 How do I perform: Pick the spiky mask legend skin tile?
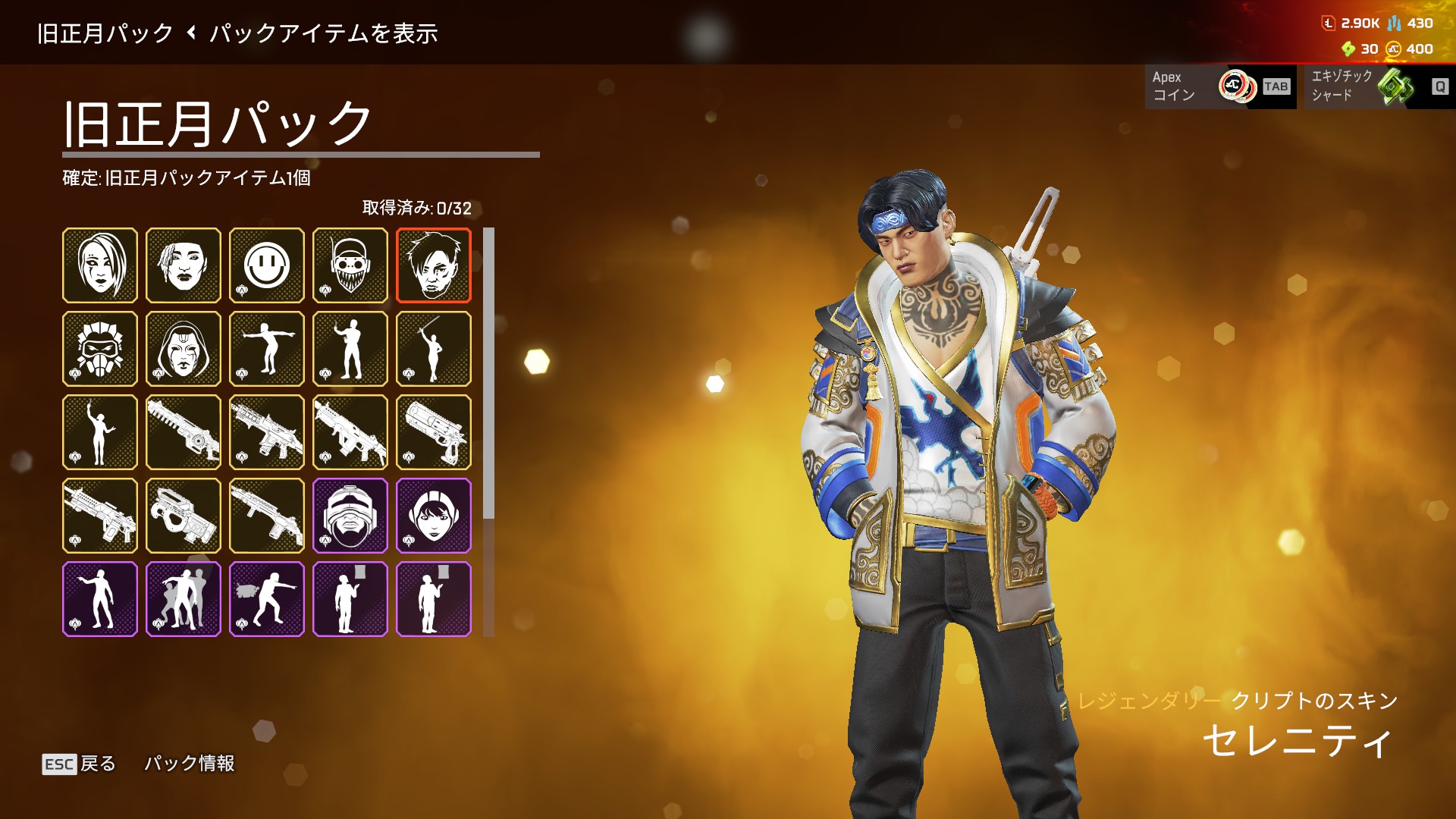(x=100, y=349)
